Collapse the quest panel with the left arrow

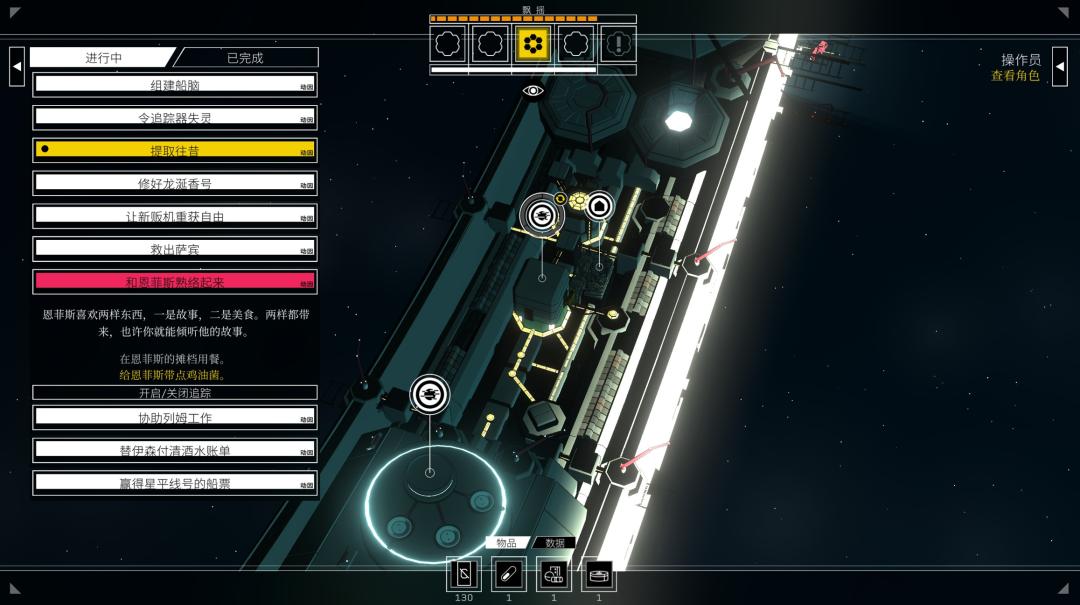click(17, 67)
